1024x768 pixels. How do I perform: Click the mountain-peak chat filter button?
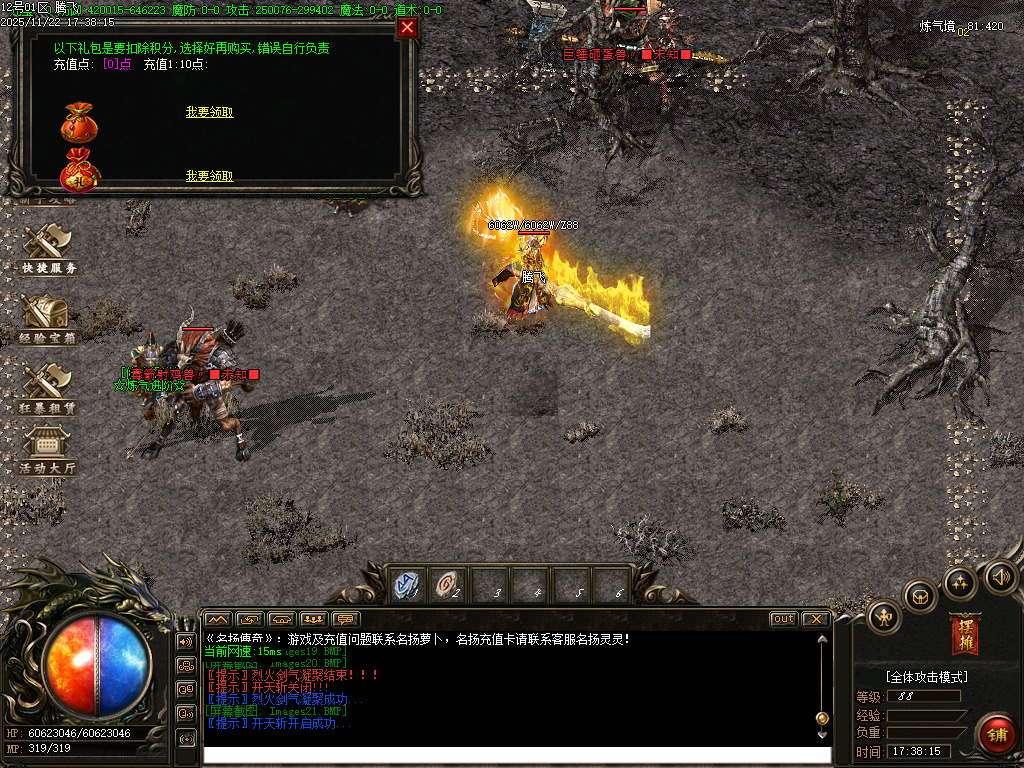(217, 619)
